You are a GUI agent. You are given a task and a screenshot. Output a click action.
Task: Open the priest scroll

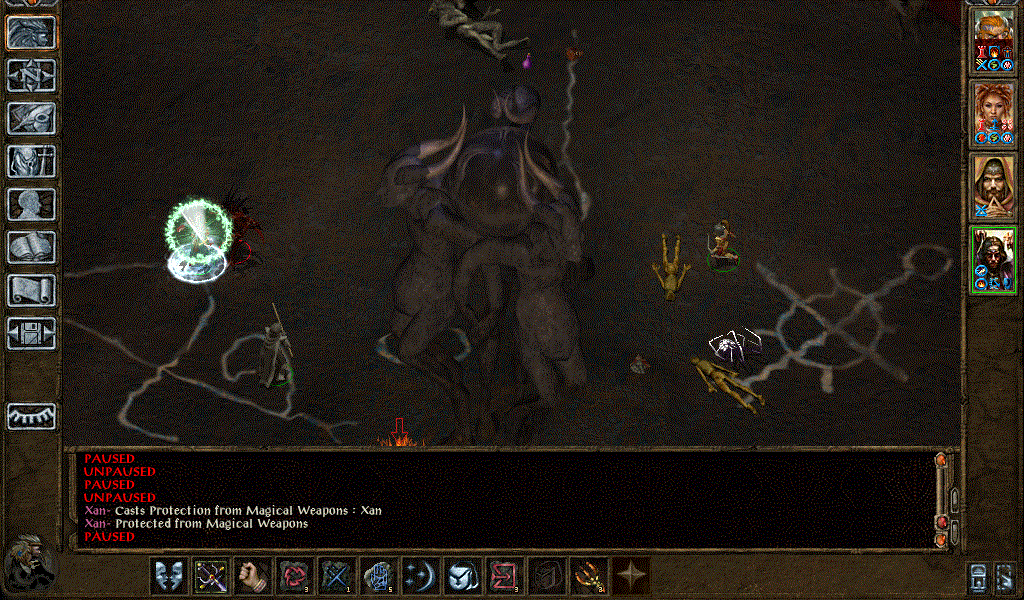(31, 290)
